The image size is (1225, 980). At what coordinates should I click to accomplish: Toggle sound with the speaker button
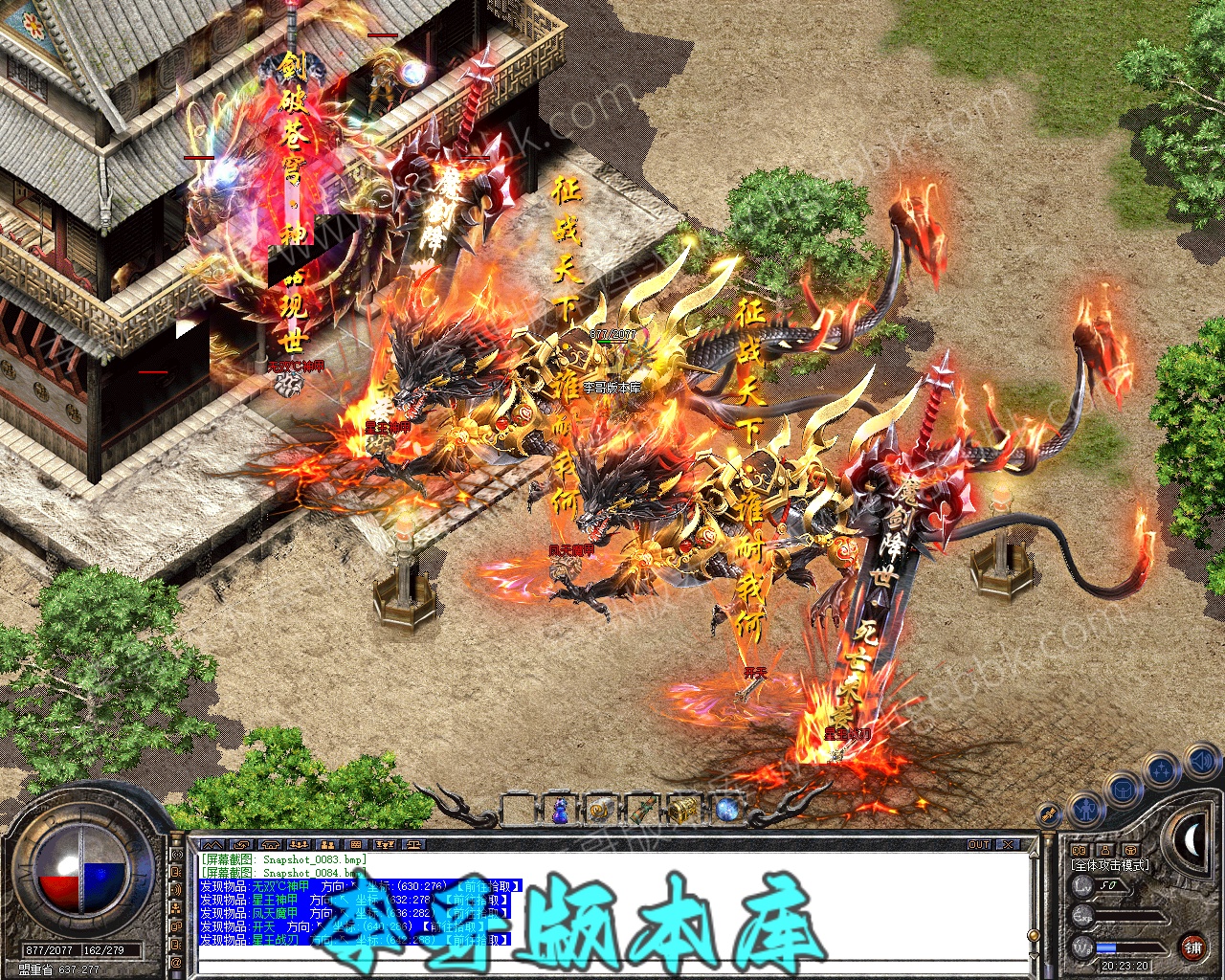(1200, 762)
